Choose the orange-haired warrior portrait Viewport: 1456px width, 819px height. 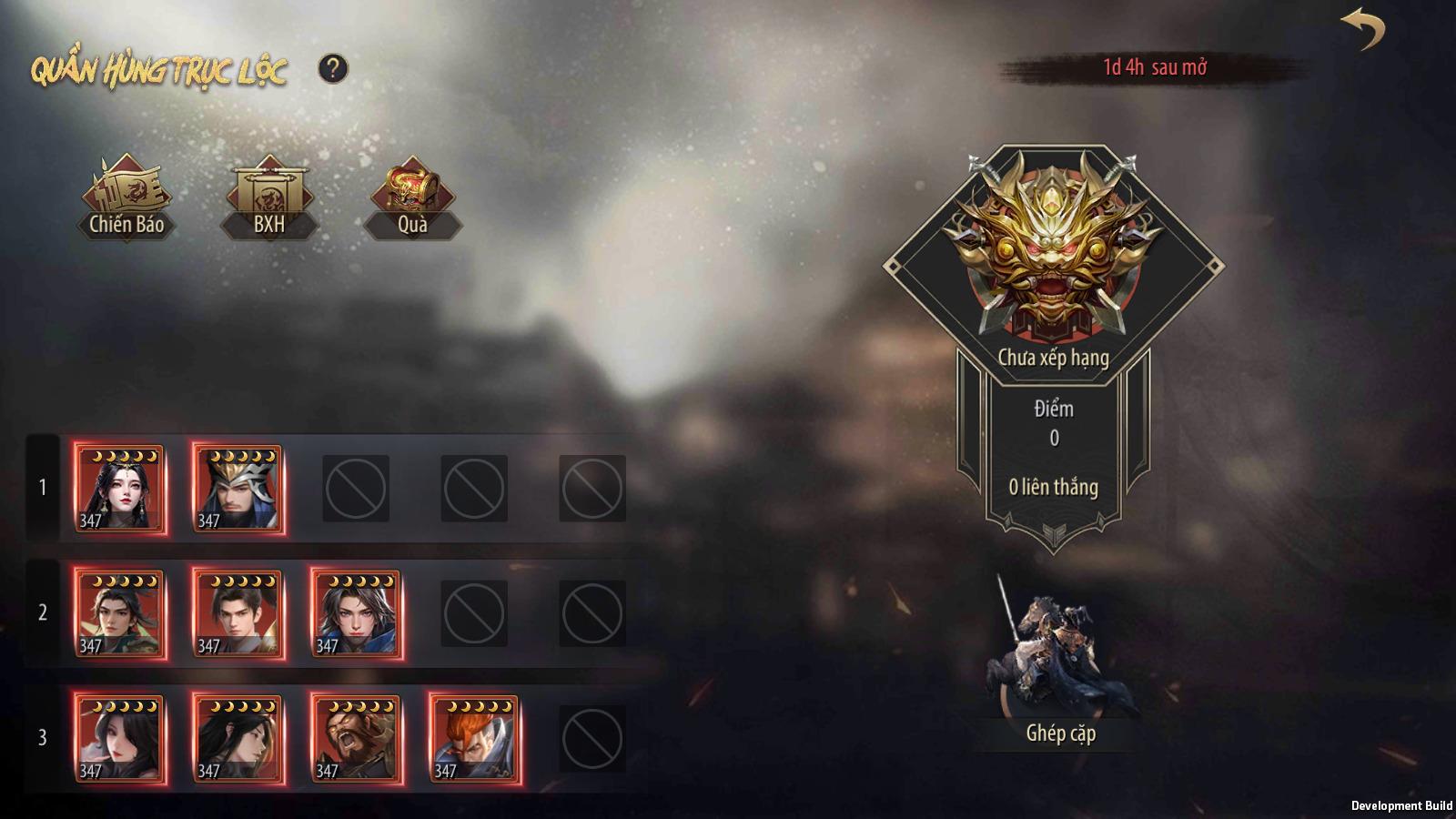475,738
